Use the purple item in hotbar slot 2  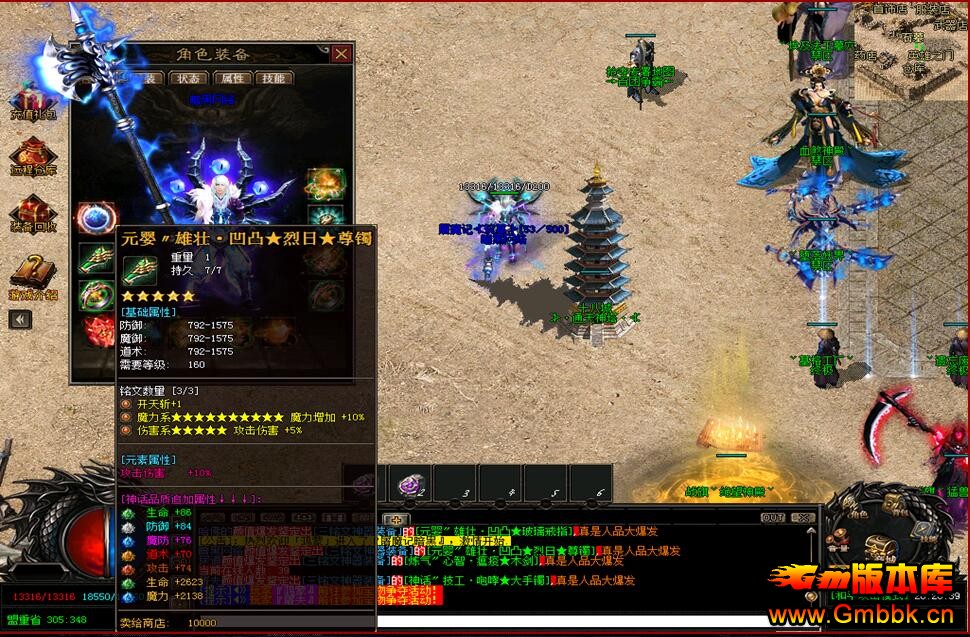(411, 485)
